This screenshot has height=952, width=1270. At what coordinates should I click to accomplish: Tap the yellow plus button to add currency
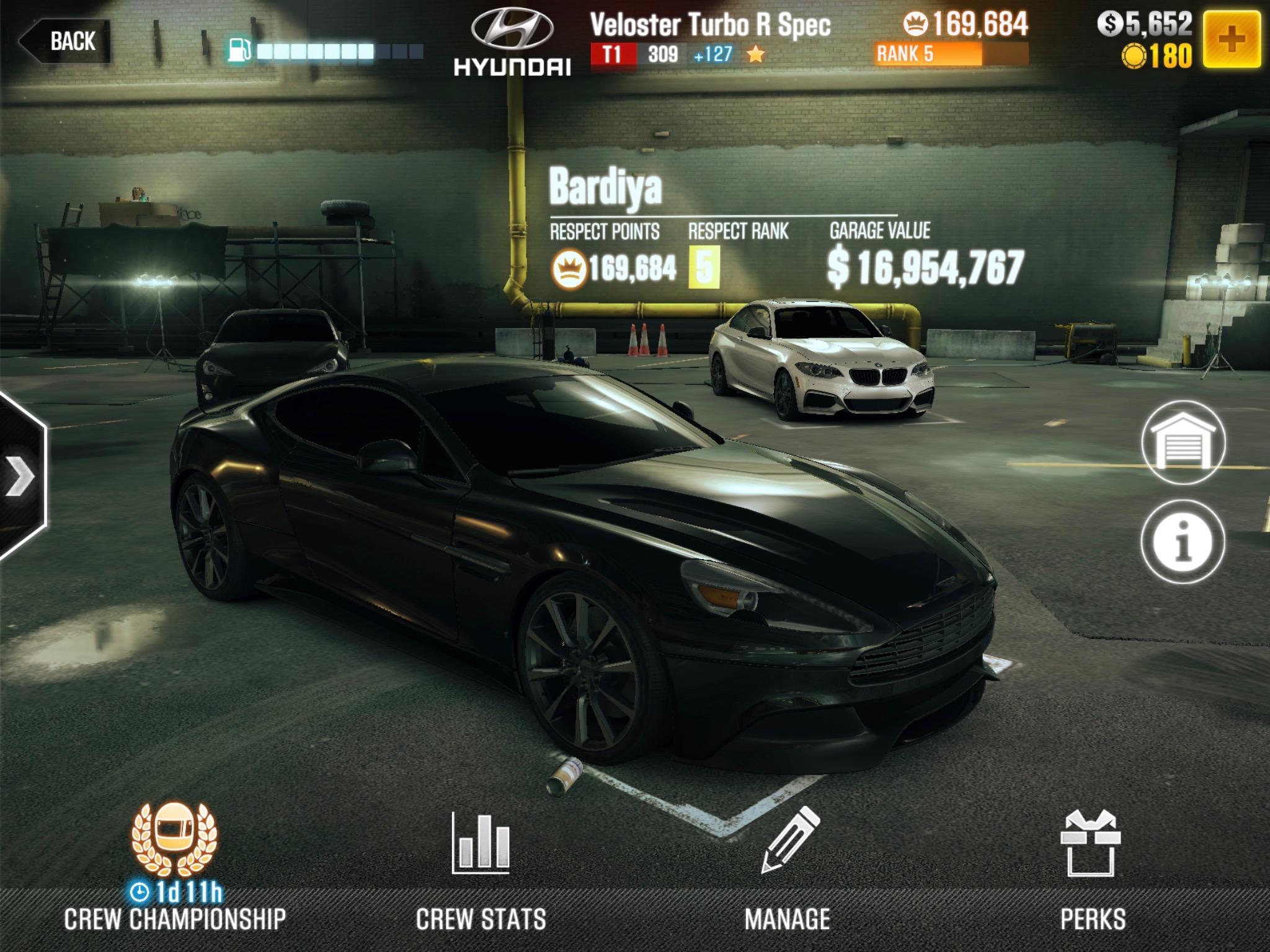click(1231, 40)
